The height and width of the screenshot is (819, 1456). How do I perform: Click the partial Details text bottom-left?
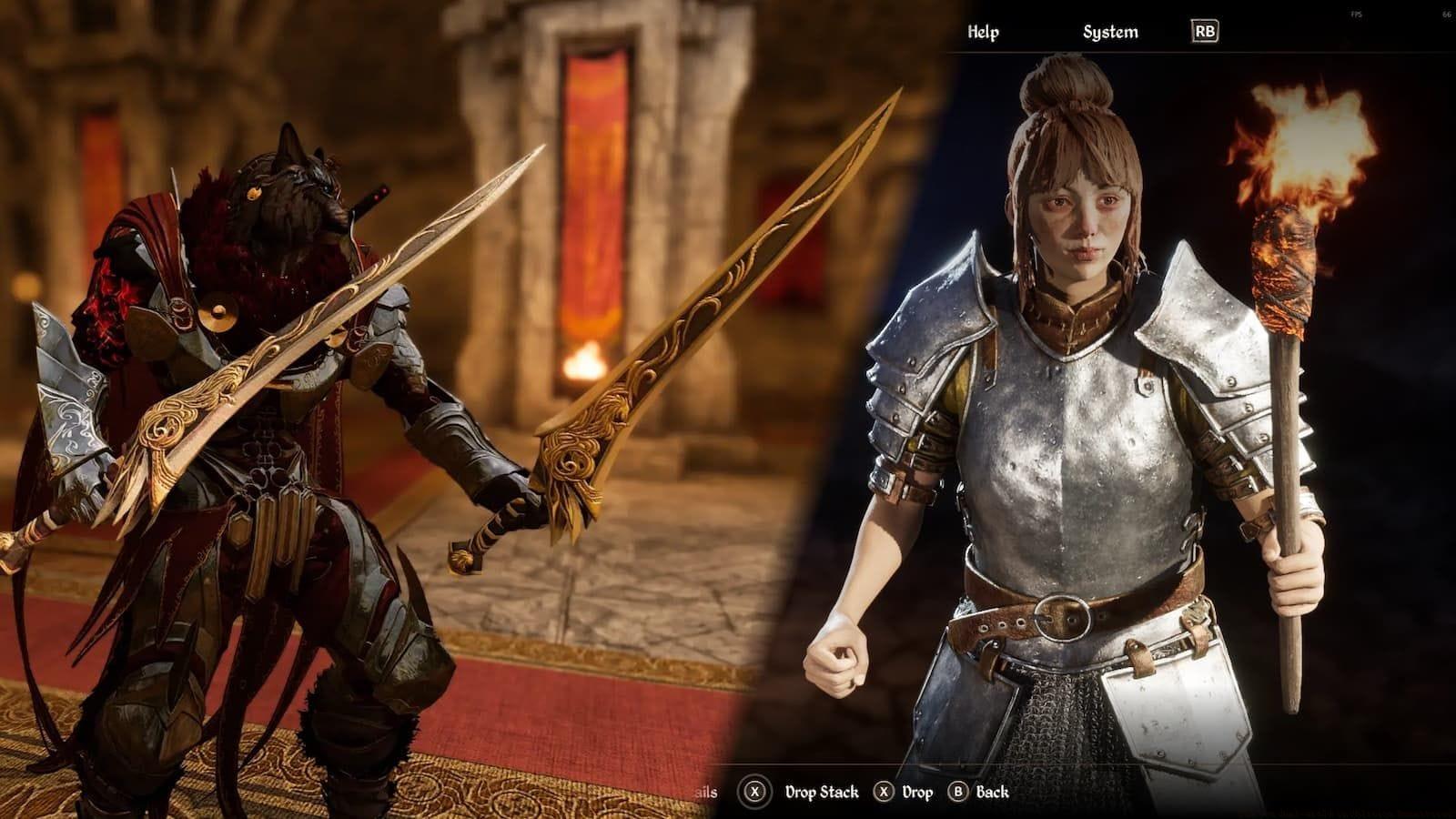pos(708,792)
